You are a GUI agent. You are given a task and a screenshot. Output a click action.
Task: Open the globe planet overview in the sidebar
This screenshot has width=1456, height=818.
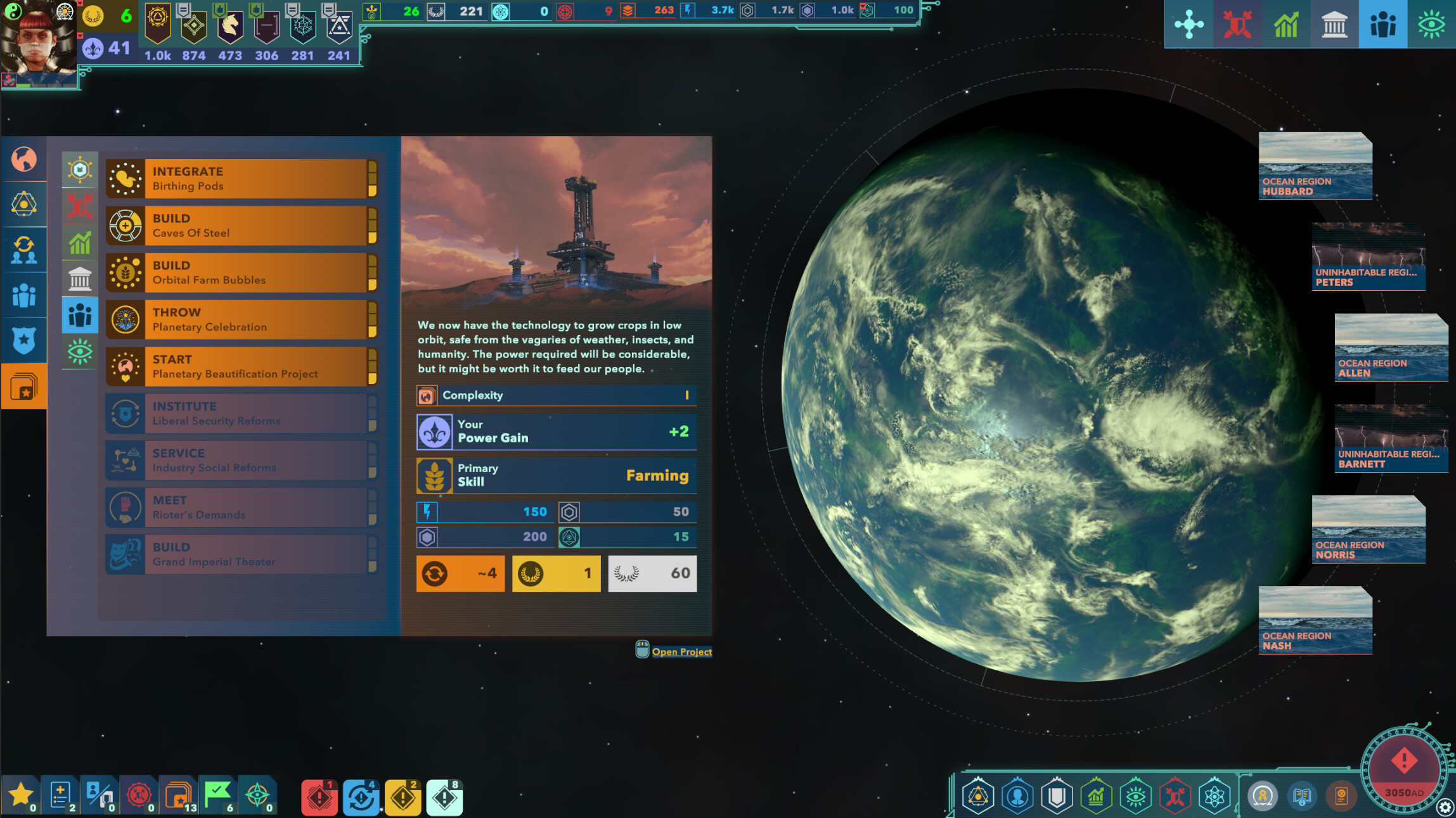23,159
